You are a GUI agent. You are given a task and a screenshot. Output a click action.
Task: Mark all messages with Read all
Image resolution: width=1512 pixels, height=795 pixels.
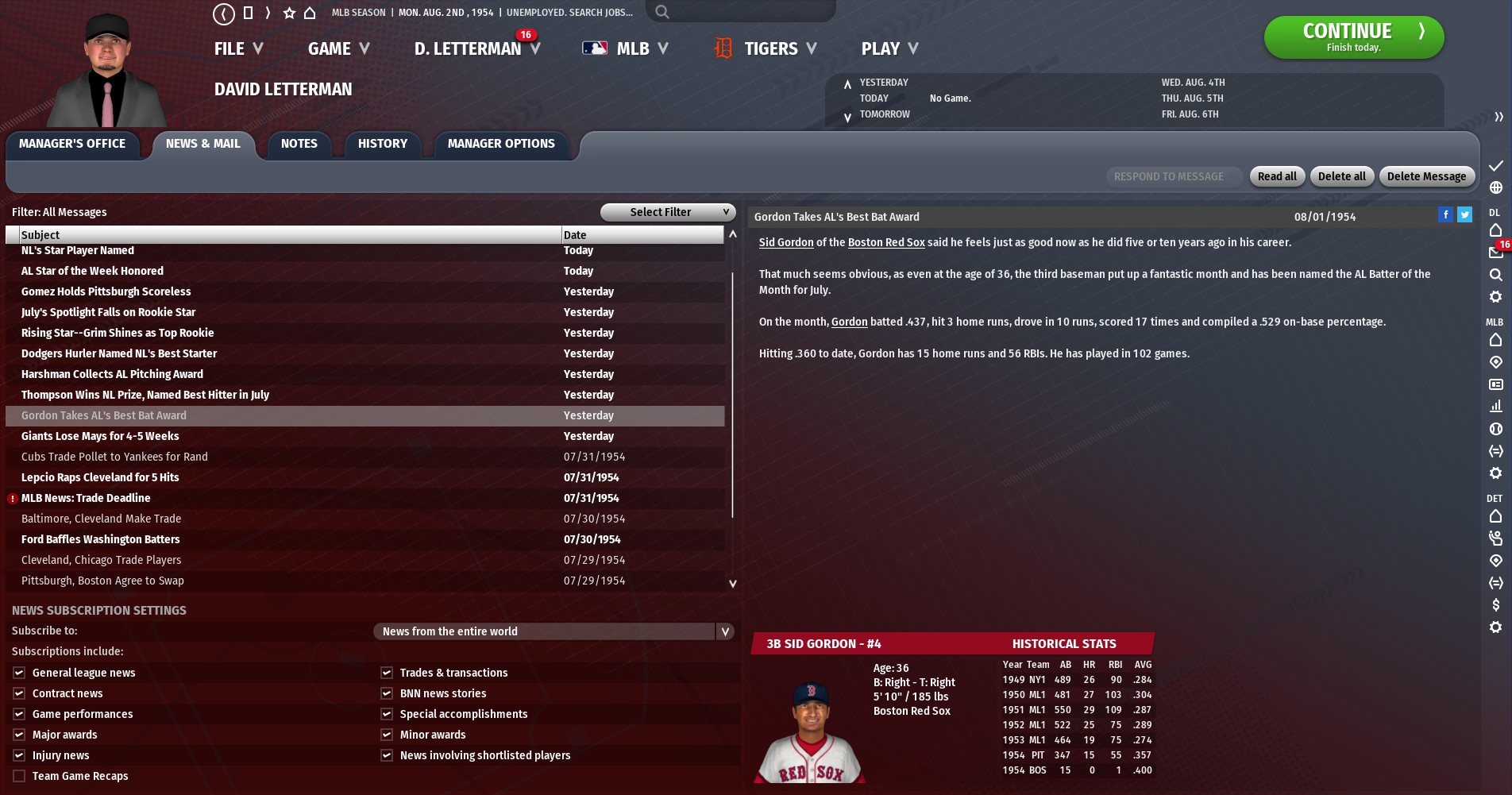[x=1276, y=176]
